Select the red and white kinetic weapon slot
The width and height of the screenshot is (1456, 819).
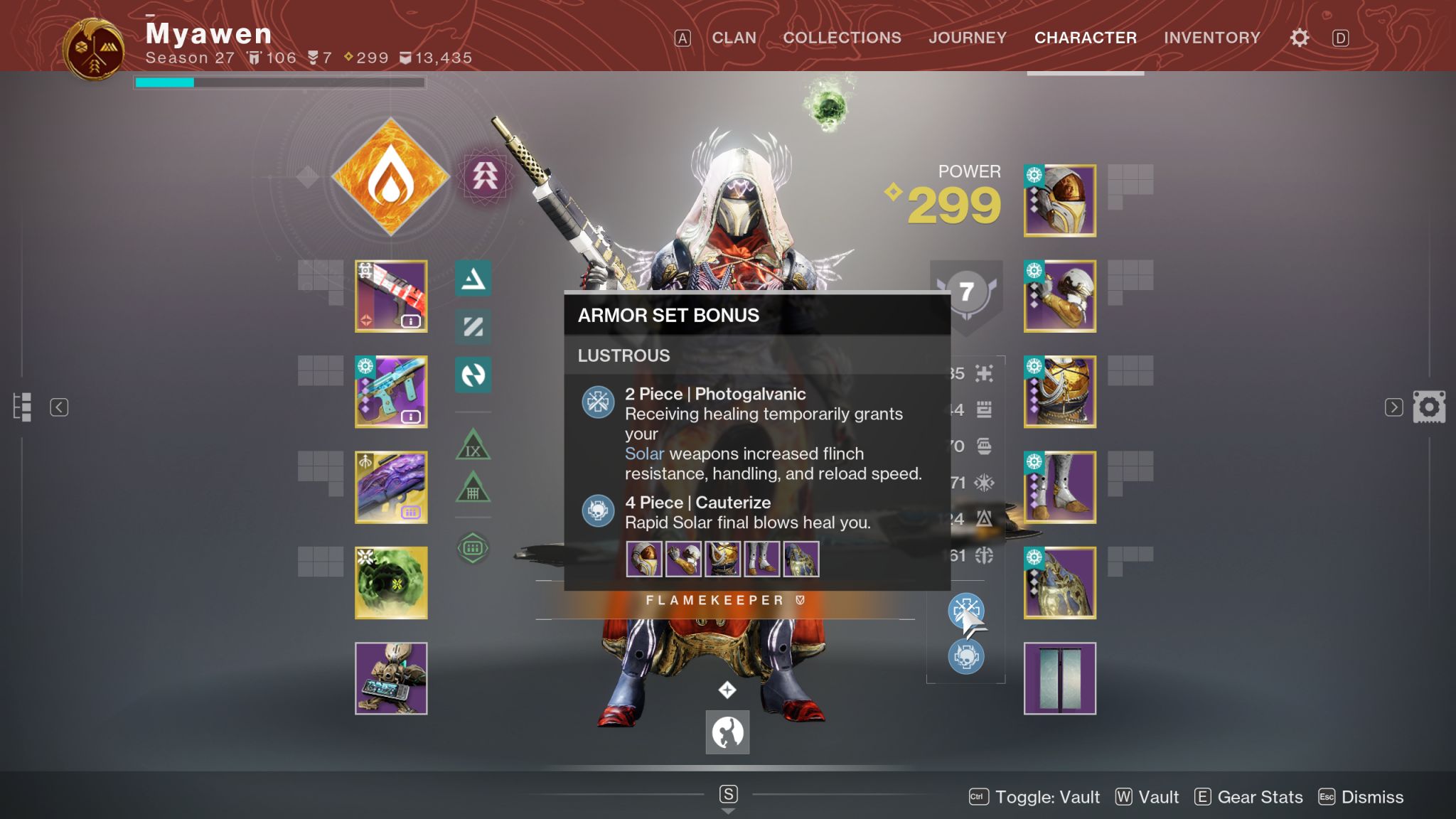(391, 296)
